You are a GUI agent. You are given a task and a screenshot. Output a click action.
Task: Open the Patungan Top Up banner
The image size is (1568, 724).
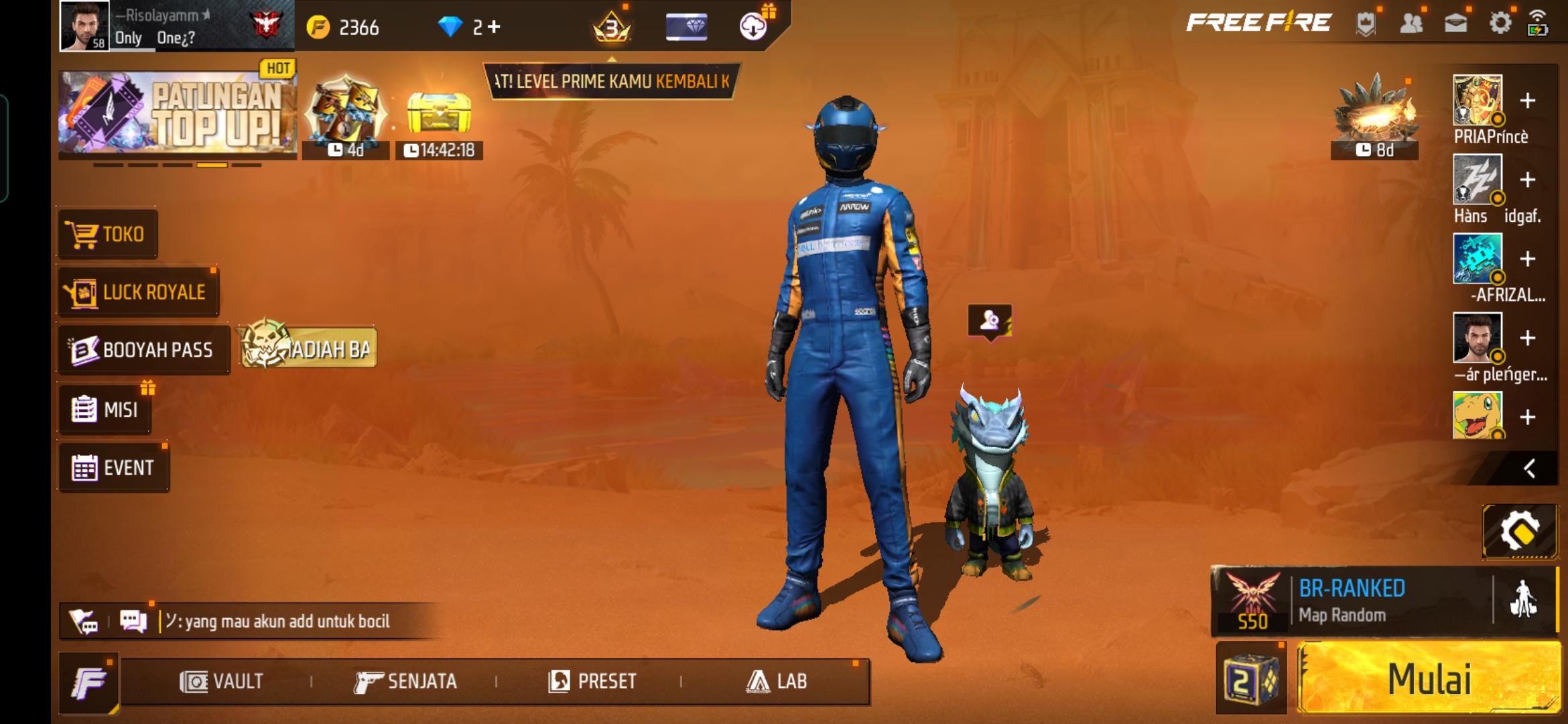[x=178, y=112]
